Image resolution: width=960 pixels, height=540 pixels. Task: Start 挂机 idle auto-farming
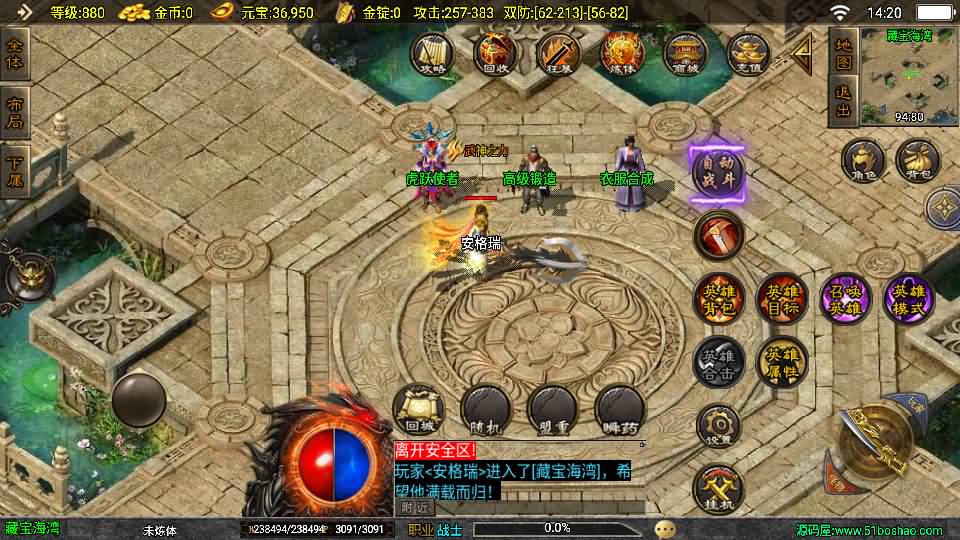pos(718,487)
